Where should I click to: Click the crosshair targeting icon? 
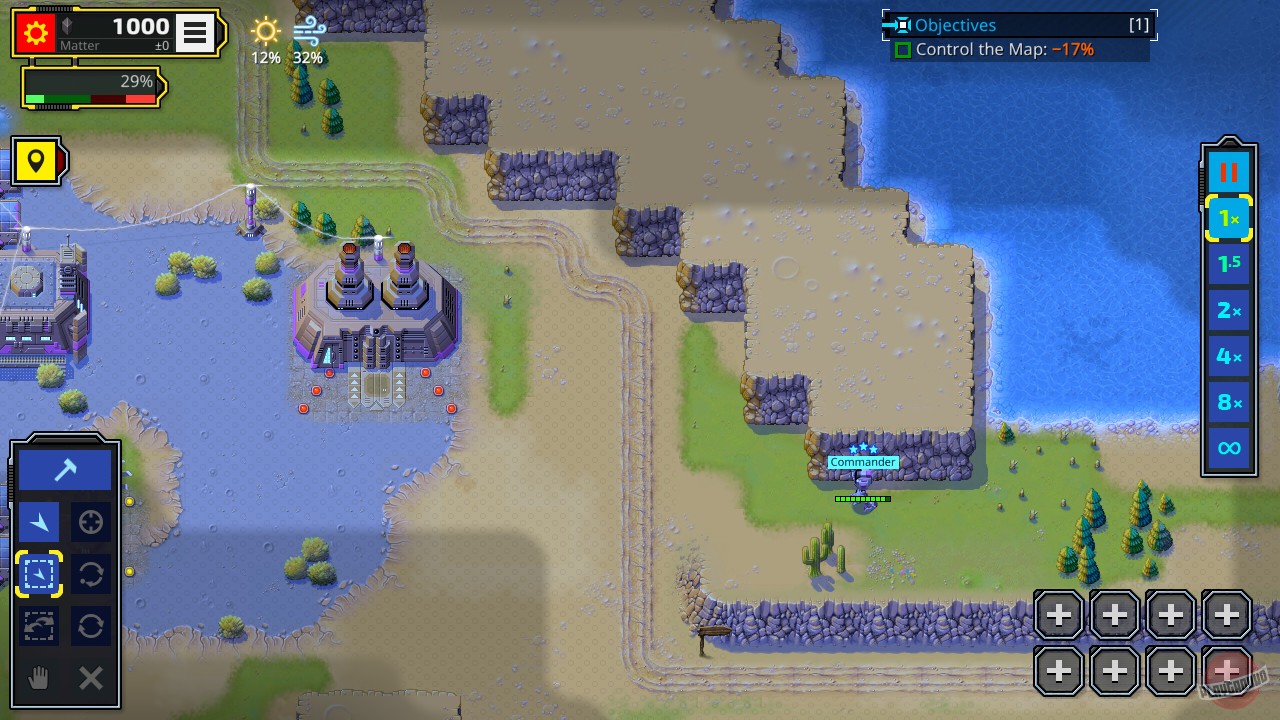coord(90,521)
